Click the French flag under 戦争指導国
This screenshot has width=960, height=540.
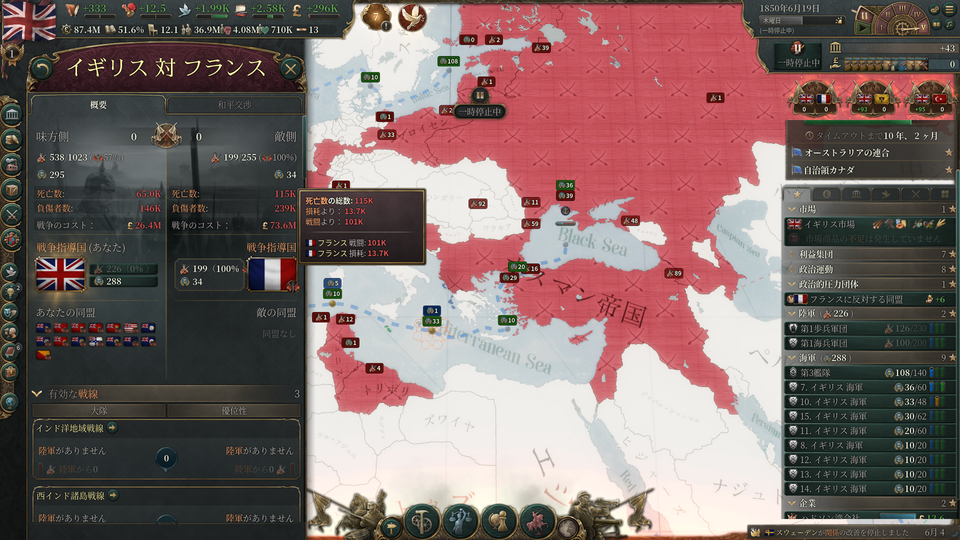pos(272,274)
